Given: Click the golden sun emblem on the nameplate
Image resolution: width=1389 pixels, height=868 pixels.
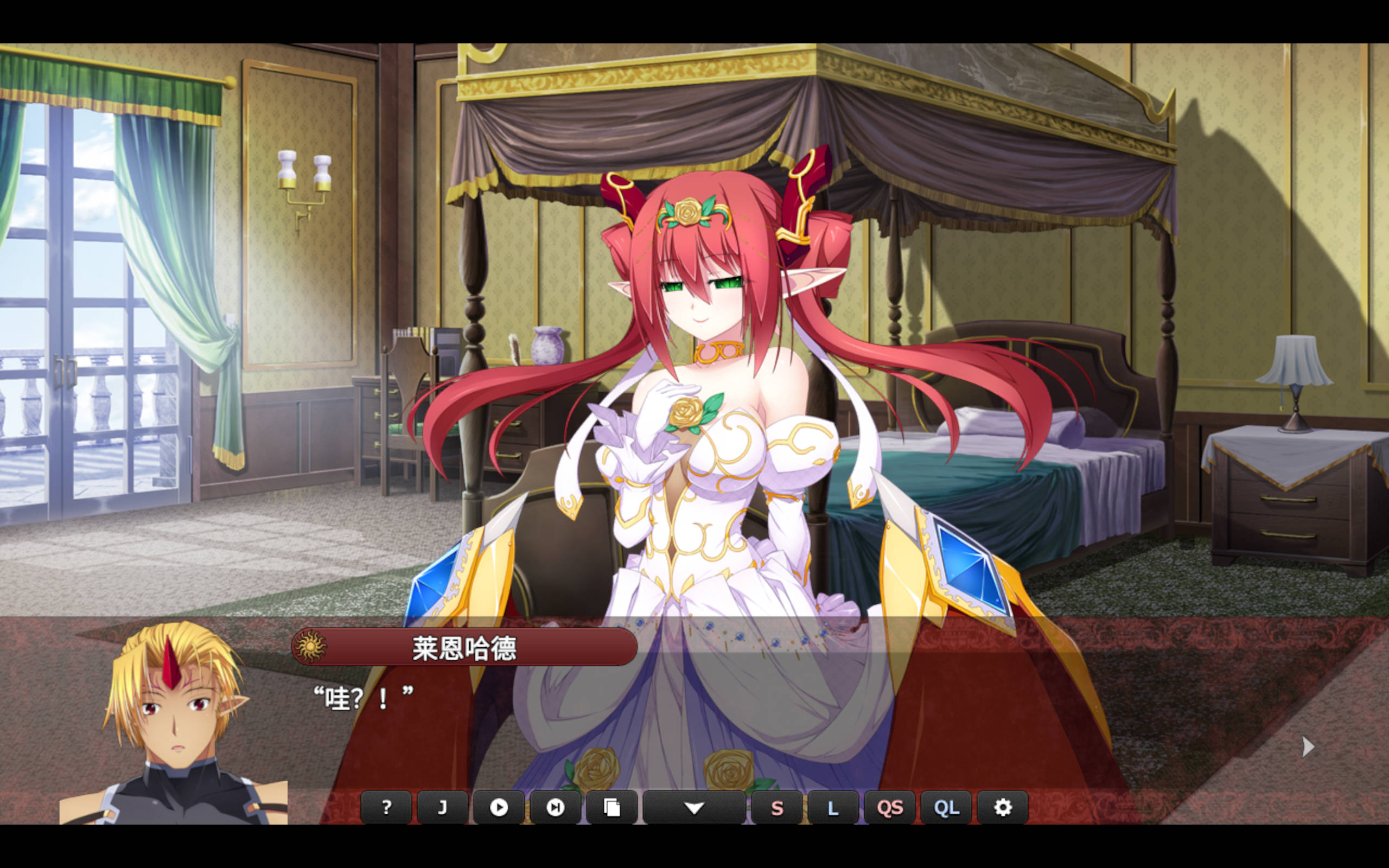Looking at the screenshot, I should 310,646.
